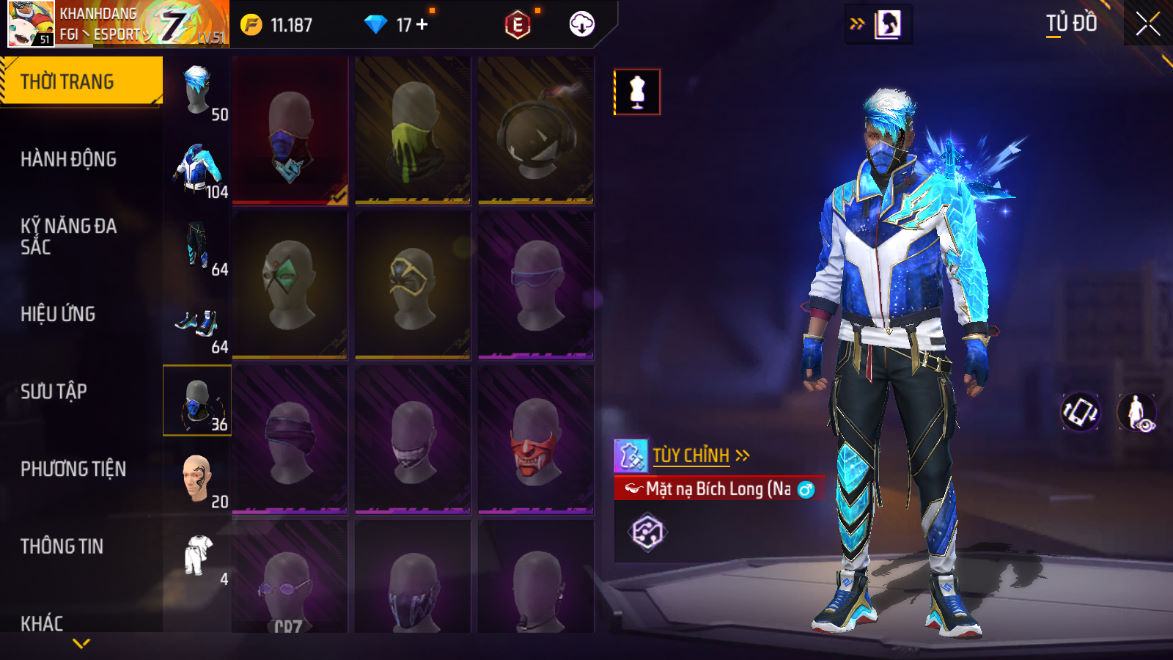1173x660 pixels.
Task: Equip the red oni demon mask
Action: coord(536,440)
